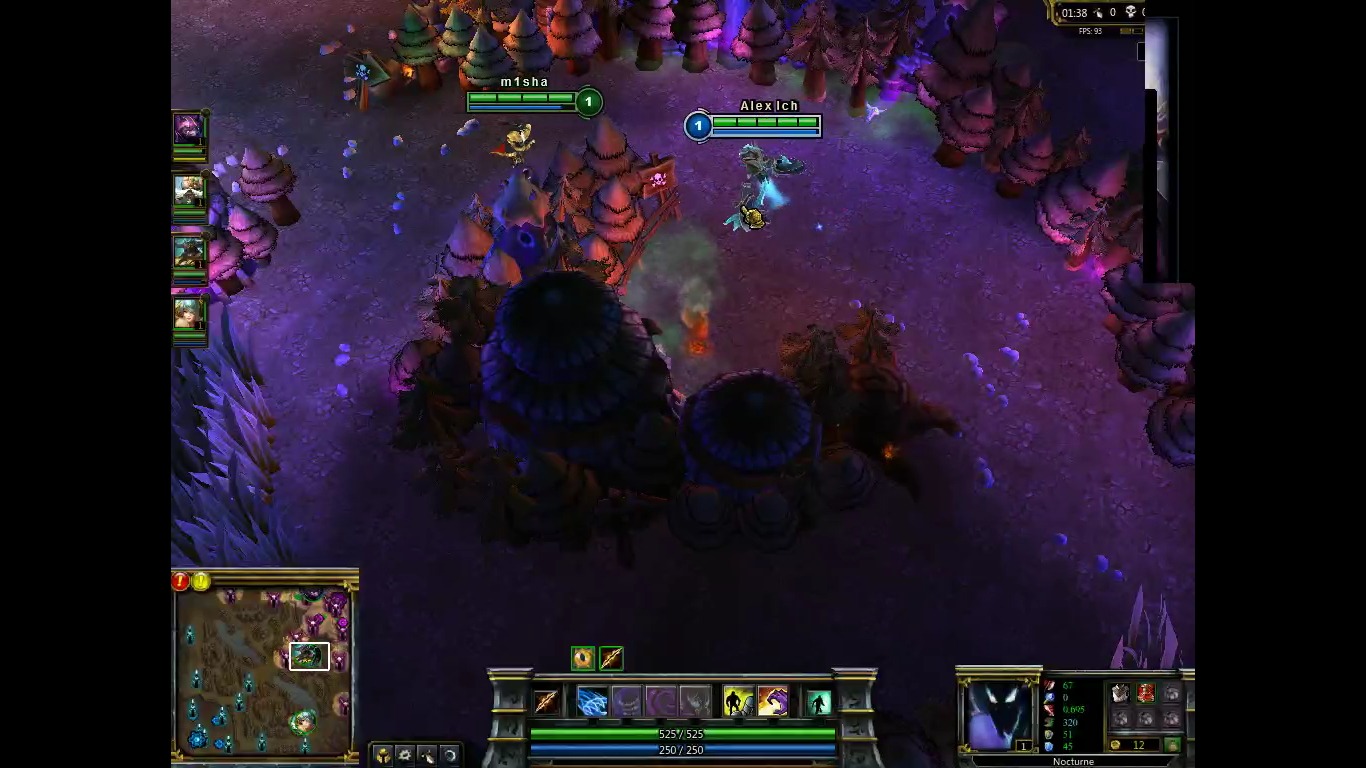1366x768 pixels.
Task: Click the yellow ping button above the minimap
Action: (200, 582)
